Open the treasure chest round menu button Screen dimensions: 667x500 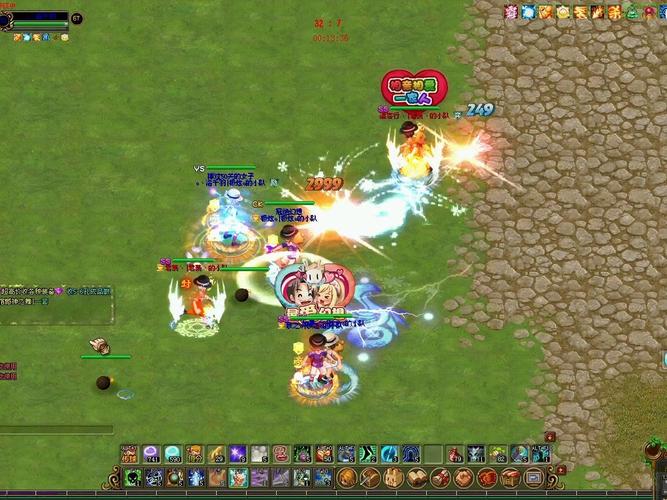pyautogui.click(x=511, y=478)
